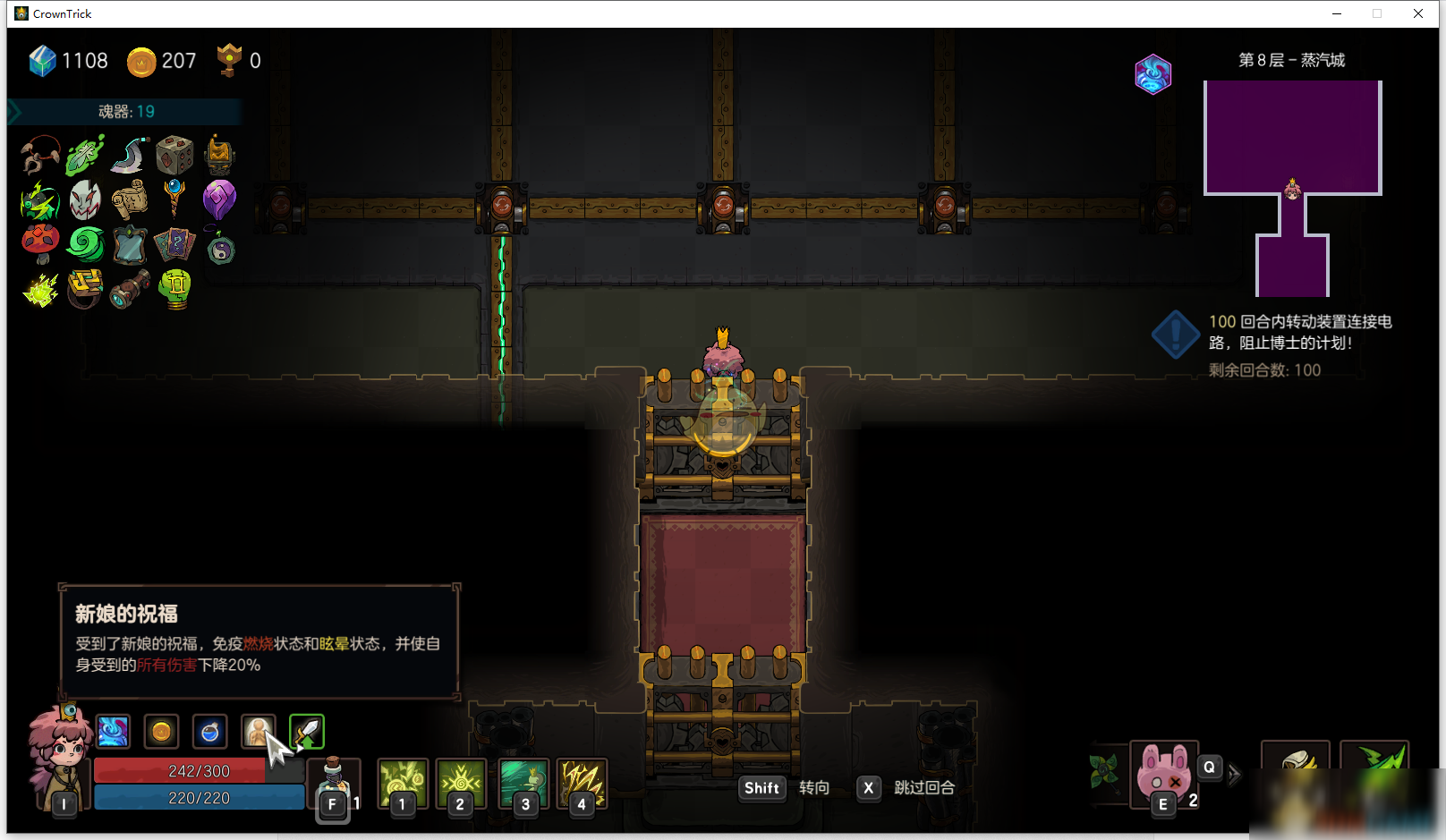
Task: Cast the green spiral burst skill
Action: pos(460,782)
